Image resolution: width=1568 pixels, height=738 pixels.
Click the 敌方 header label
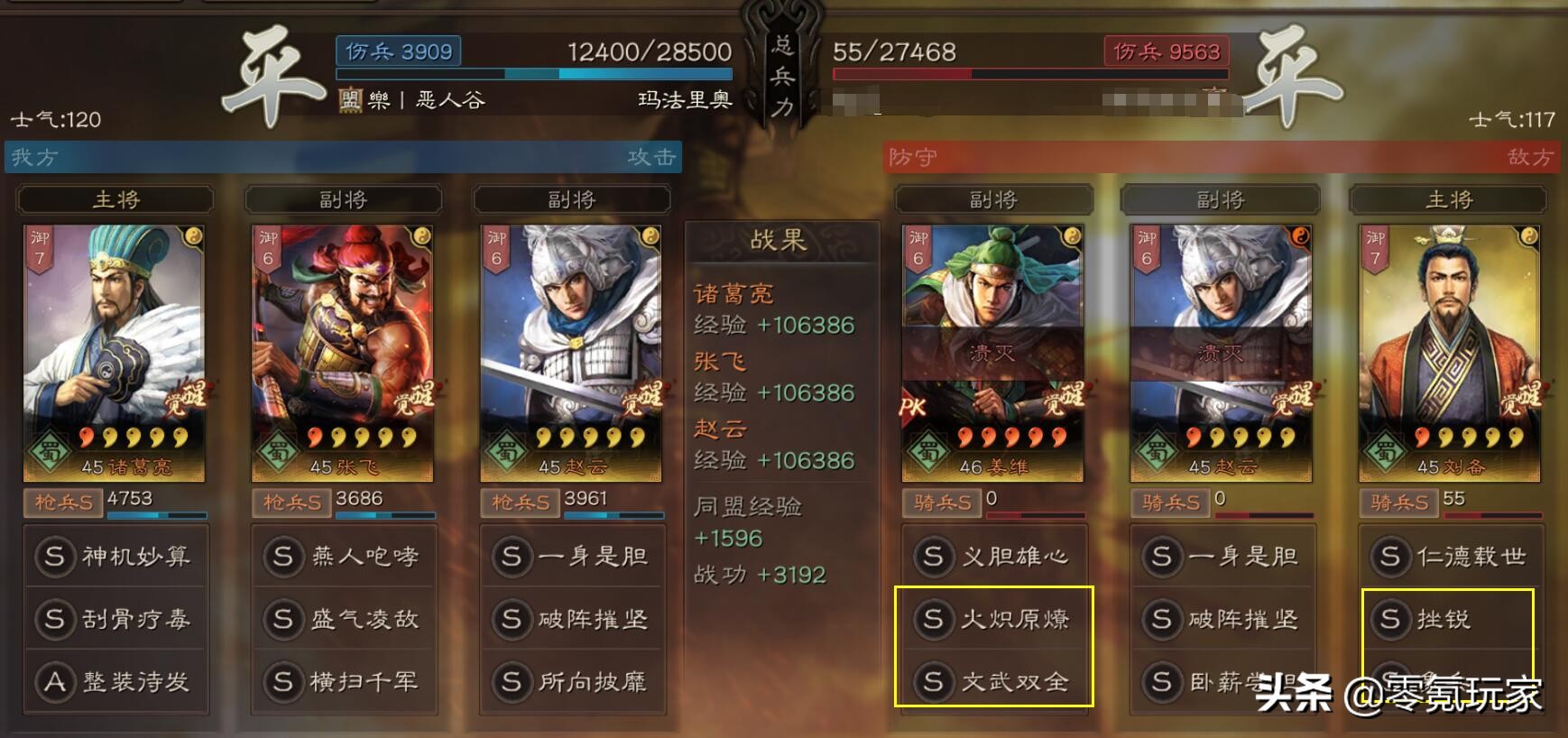point(1534,157)
